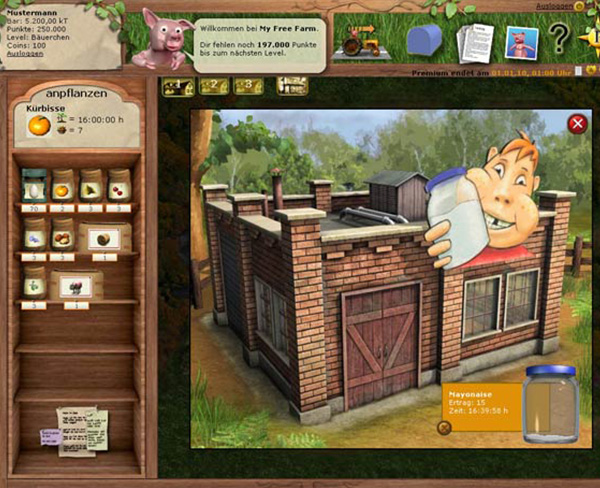Open the blue mailbox

(x=423, y=41)
